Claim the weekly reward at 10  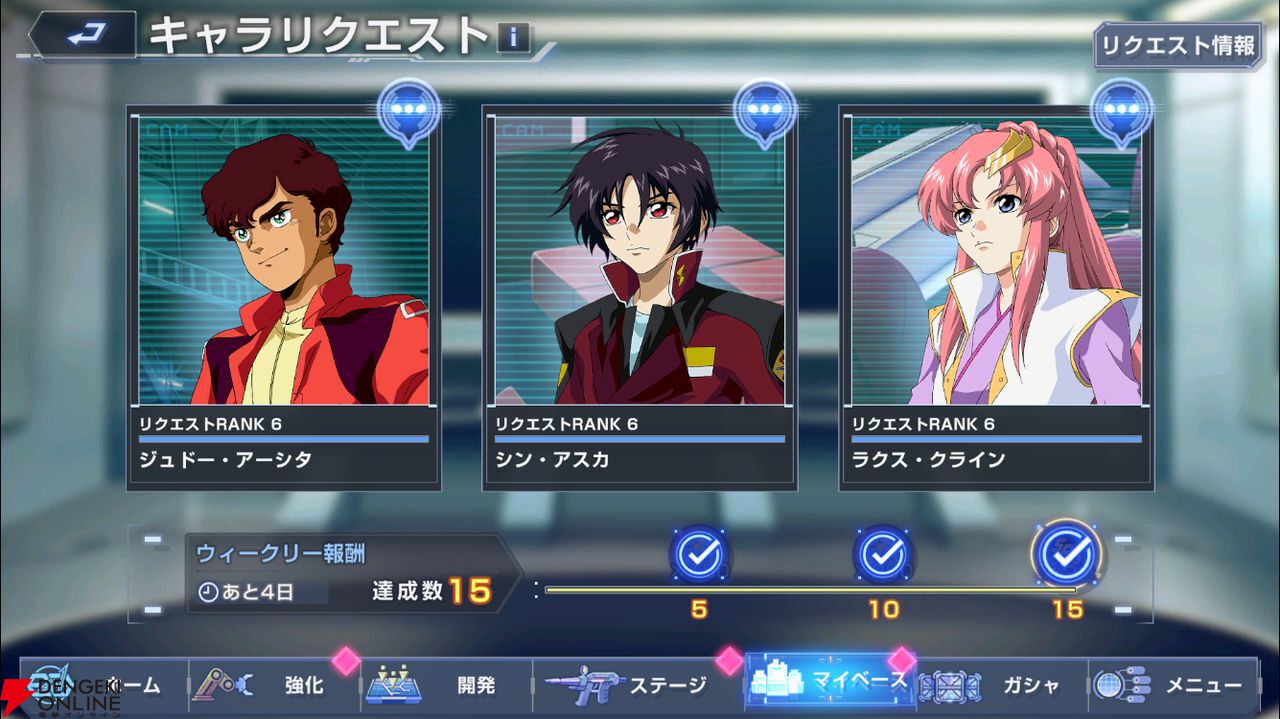[883, 553]
